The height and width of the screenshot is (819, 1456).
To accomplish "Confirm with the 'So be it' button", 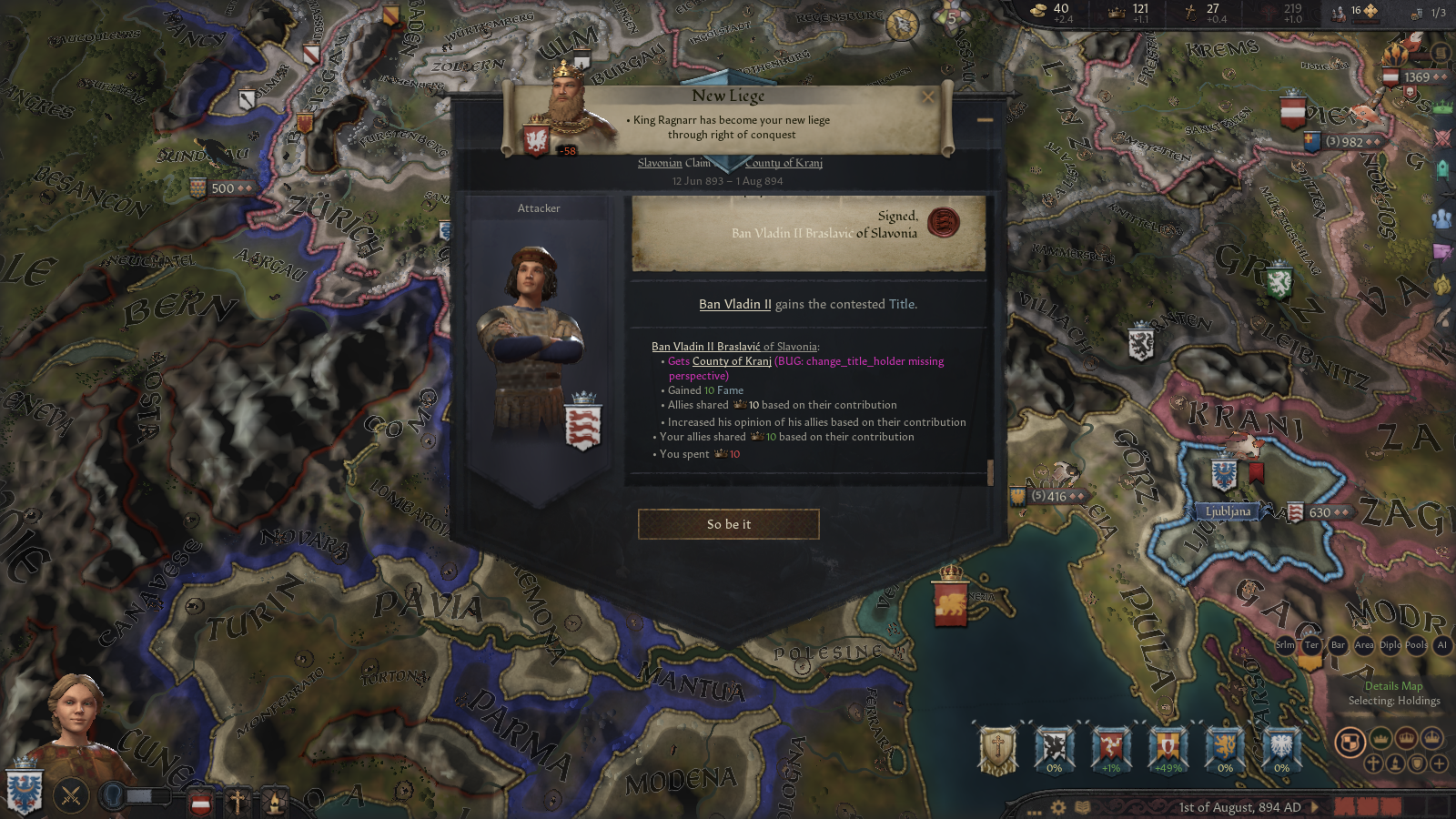I will [728, 524].
